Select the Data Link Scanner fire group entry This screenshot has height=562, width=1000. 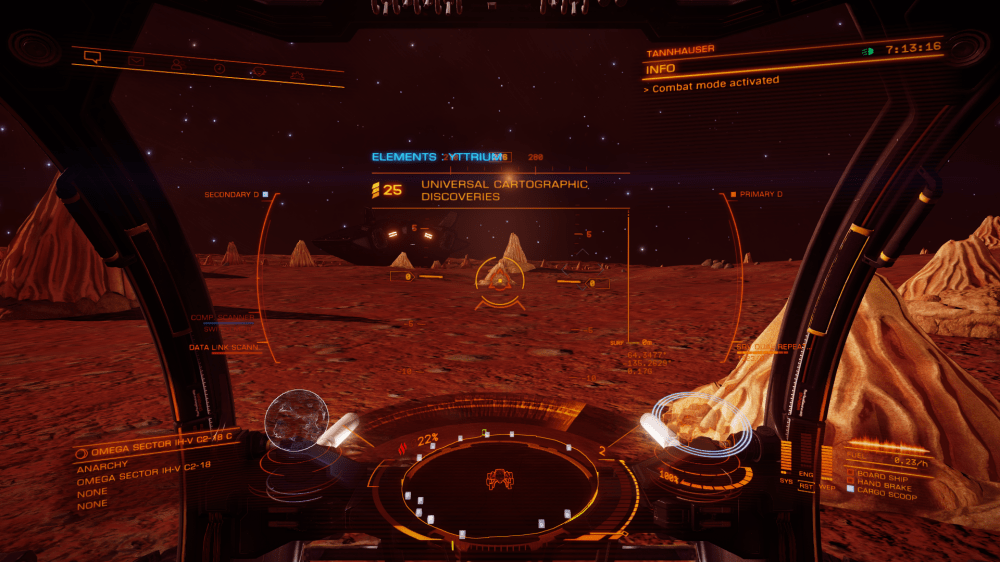224,347
